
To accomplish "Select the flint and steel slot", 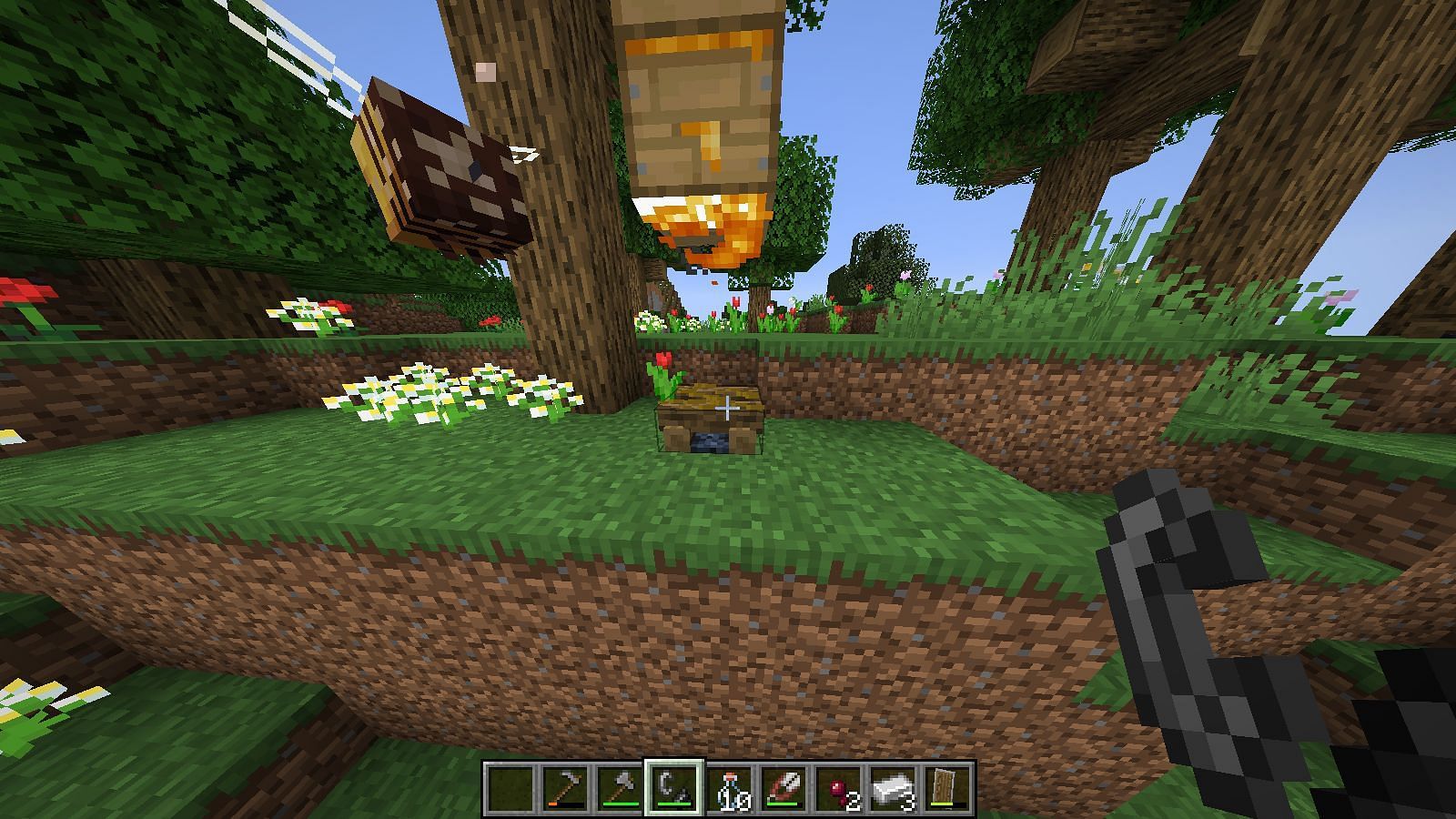I will (x=673, y=788).
